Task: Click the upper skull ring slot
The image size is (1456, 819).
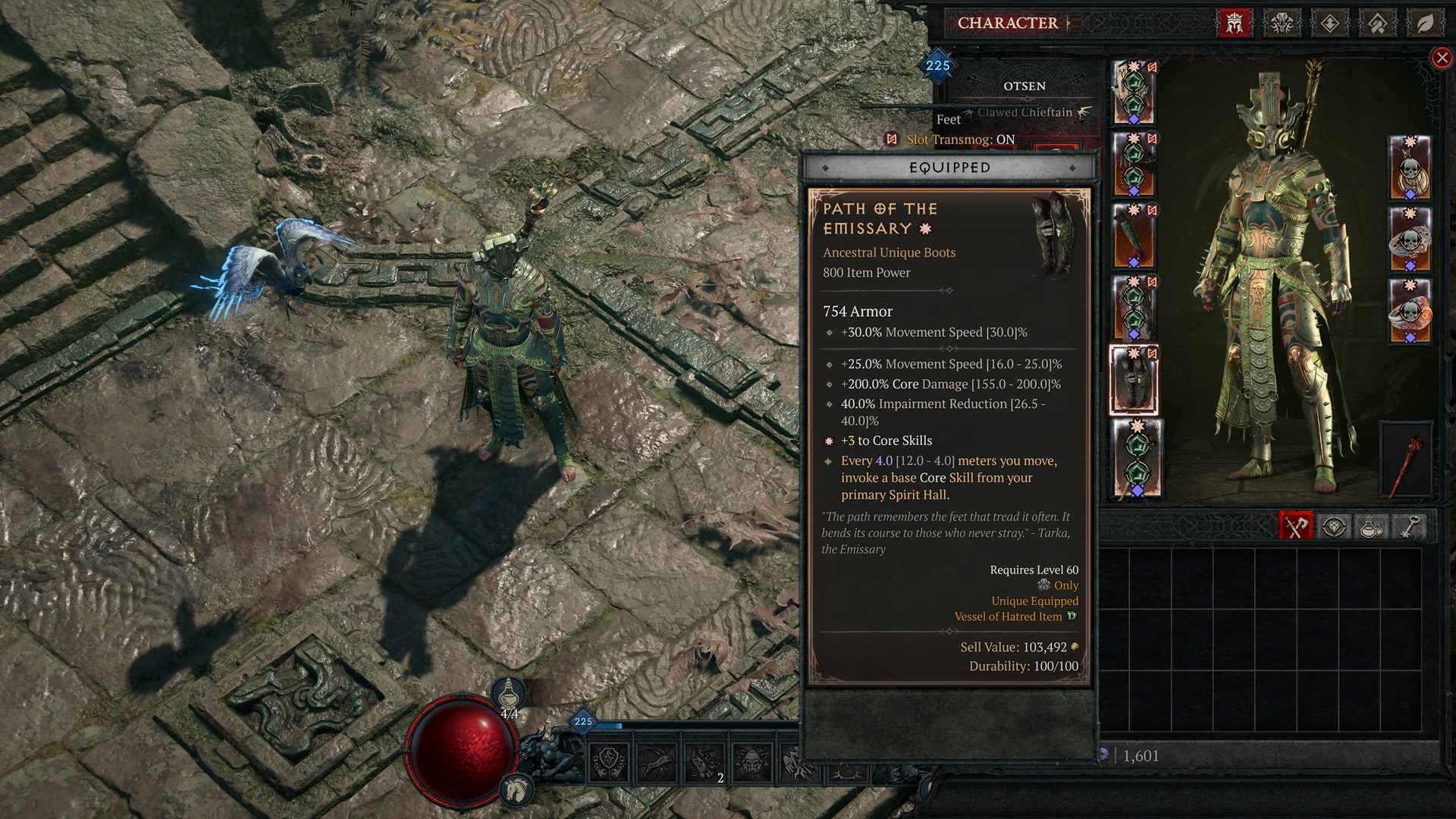Action: (1409, 239)
